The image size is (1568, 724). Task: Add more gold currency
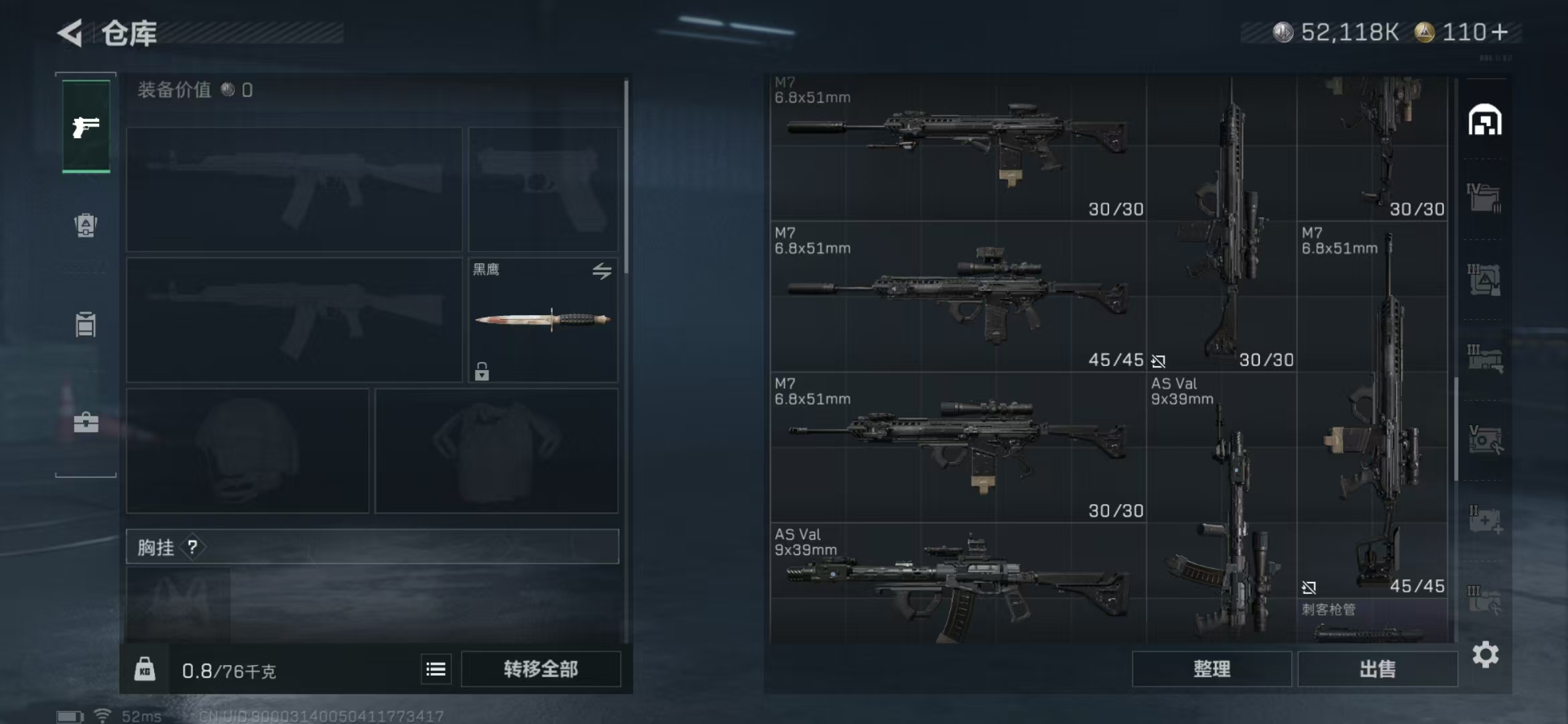tap(1500, 32)
